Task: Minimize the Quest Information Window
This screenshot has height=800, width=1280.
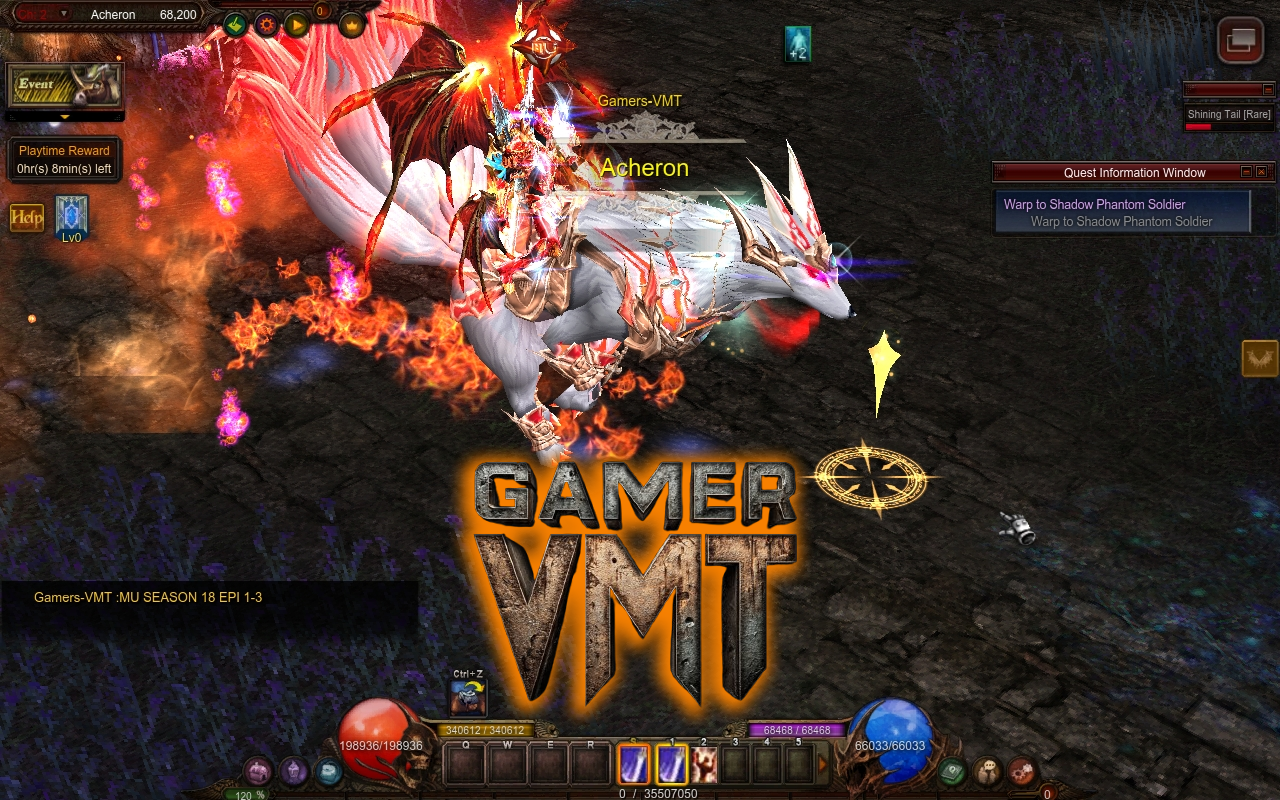Action: coord(1246,172)
